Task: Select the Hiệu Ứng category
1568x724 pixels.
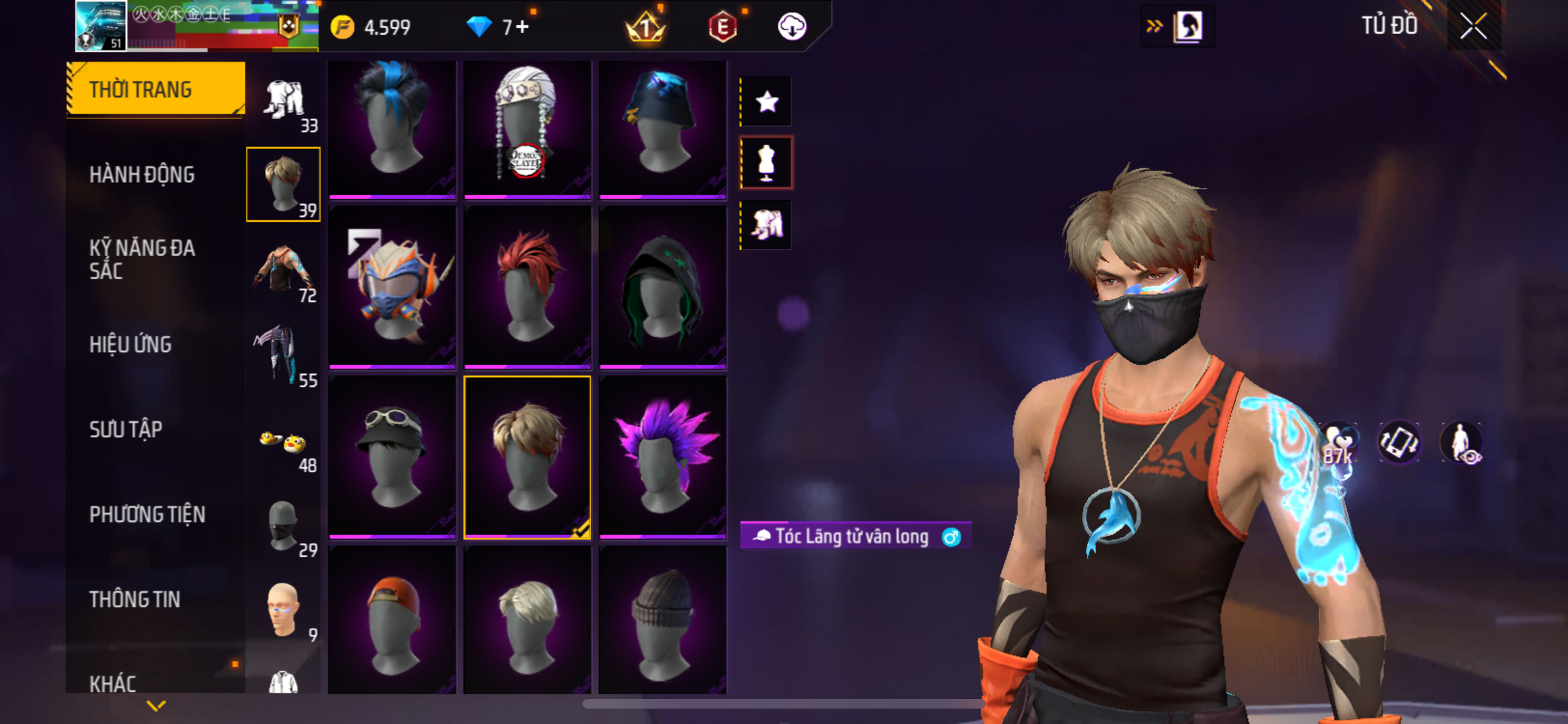Action: (131, 344)
